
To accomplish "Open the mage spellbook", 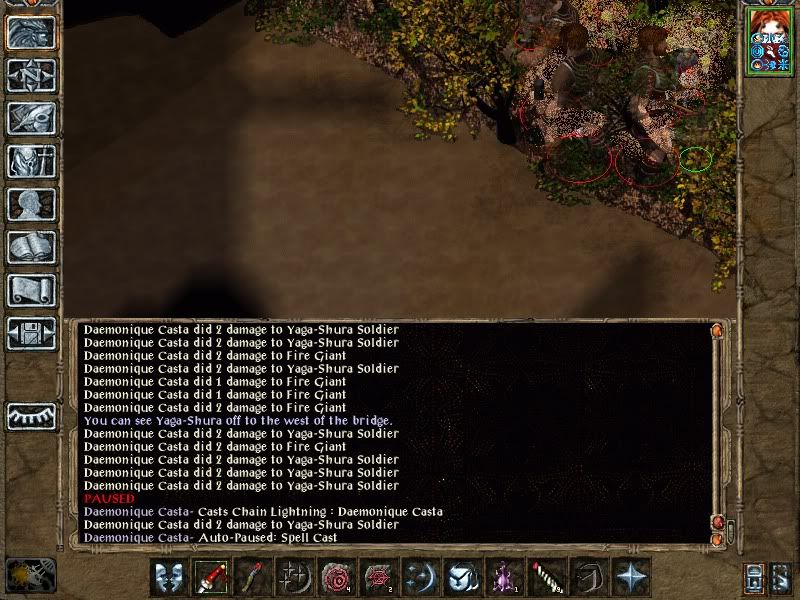I will (x=30, y=248).
